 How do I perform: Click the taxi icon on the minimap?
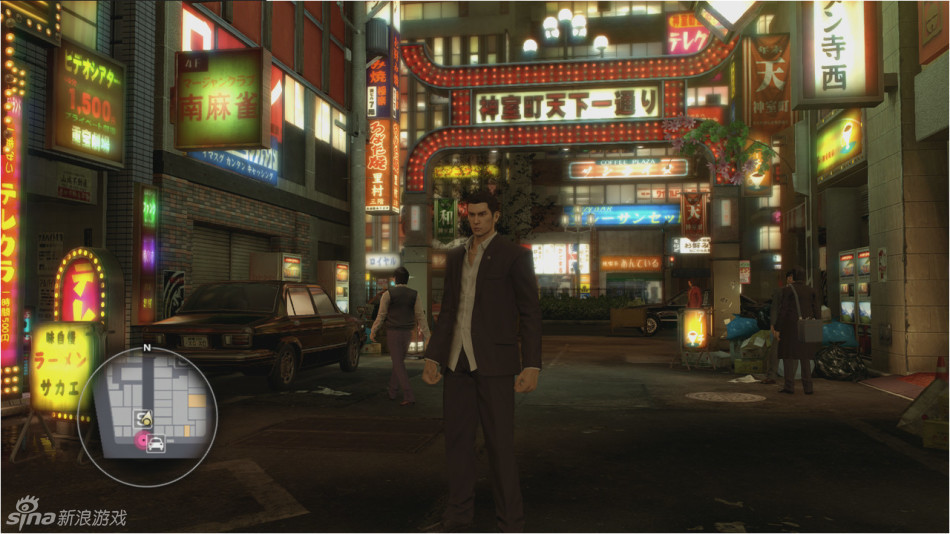[156, 445]
